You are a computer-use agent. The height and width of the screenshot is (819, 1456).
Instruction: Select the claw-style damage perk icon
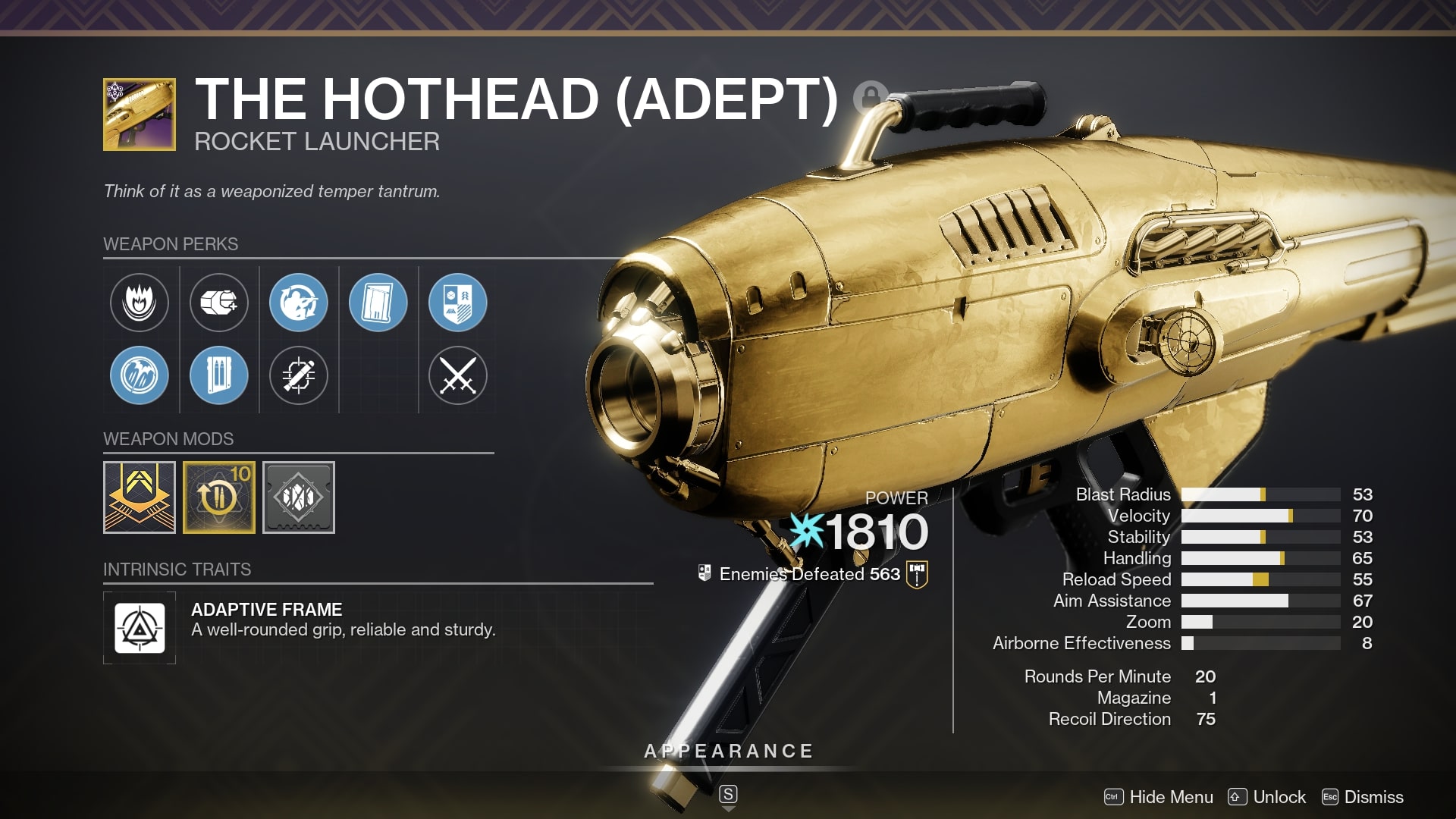[x=140, y=375]
